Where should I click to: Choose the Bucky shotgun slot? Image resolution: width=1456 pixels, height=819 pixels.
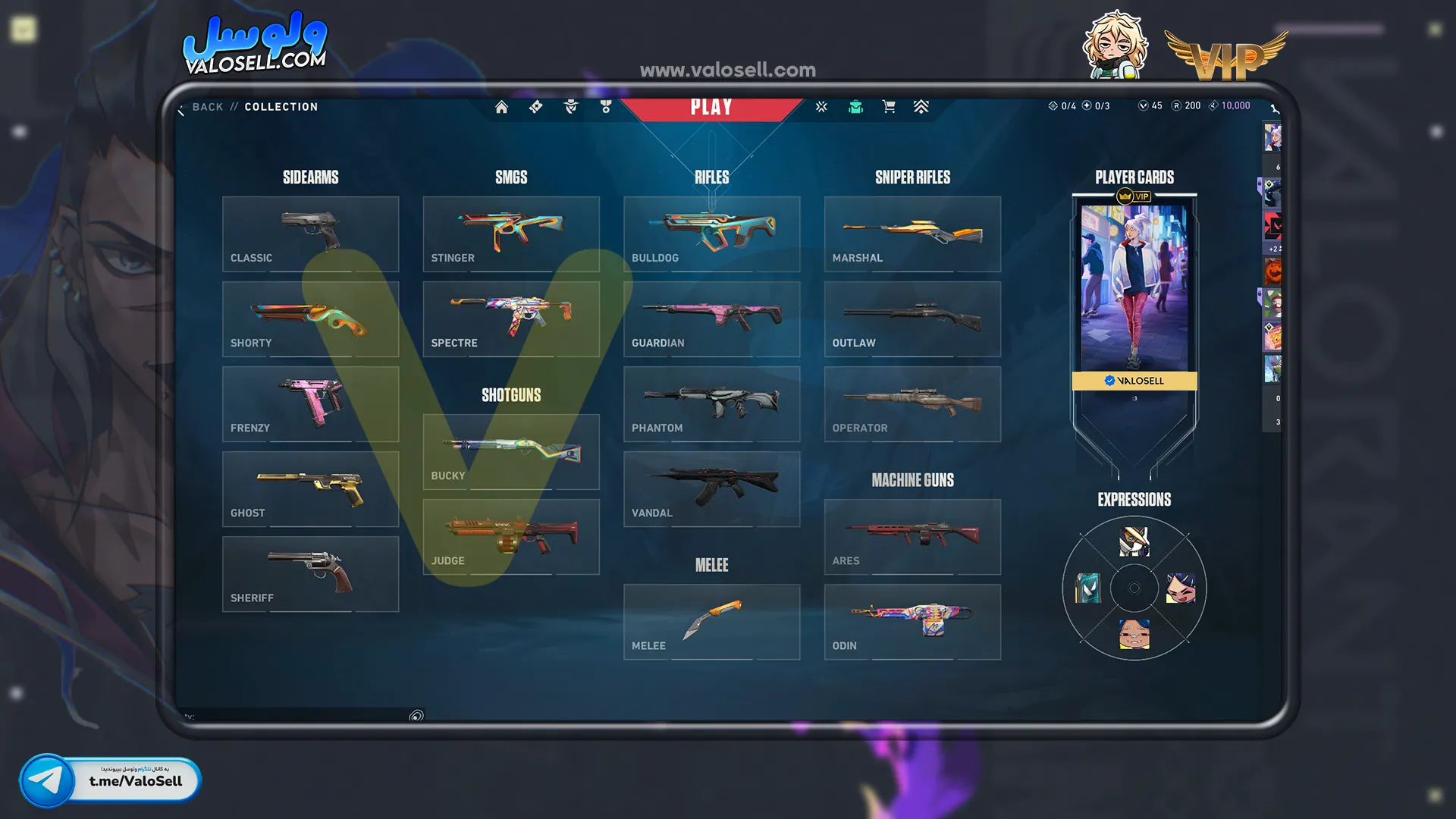point(510,451)
